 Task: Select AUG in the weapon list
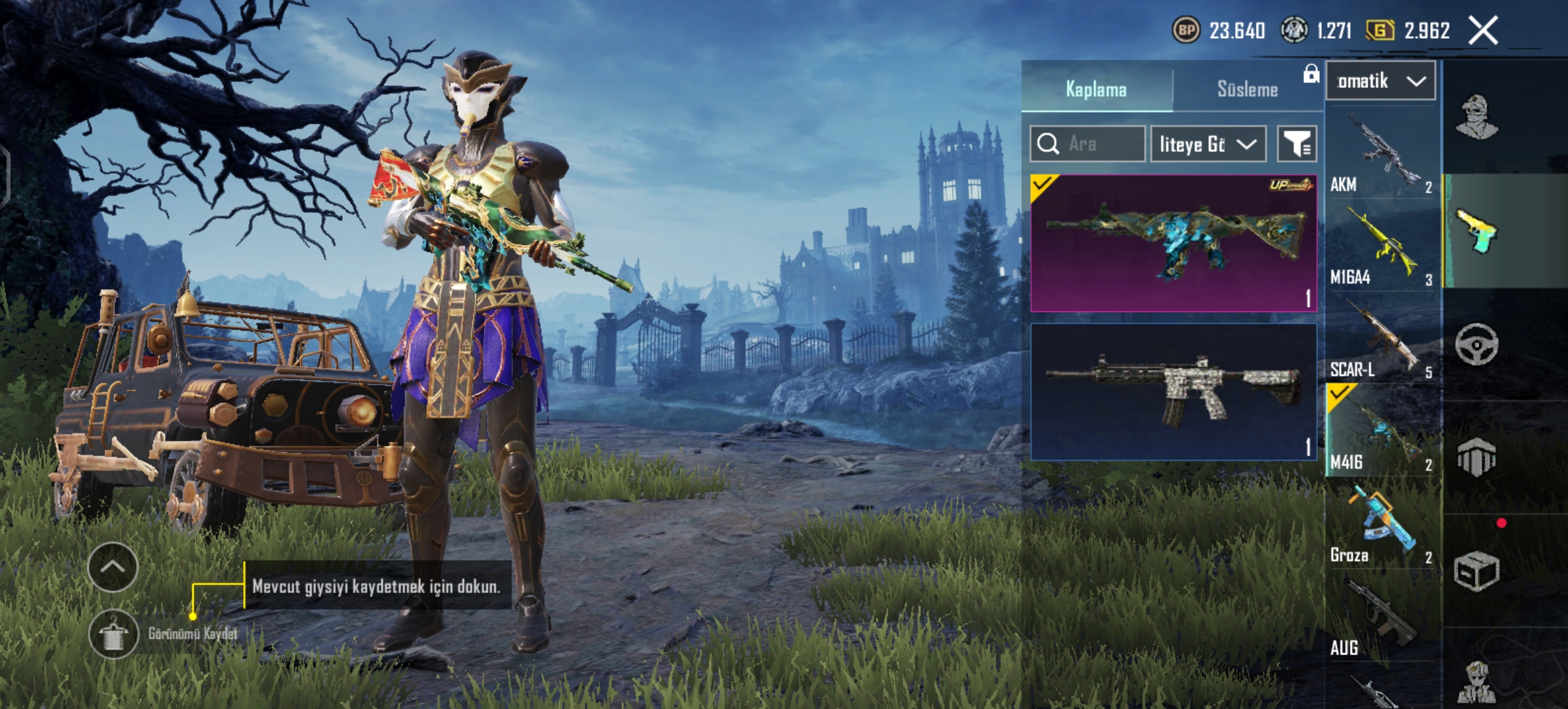[1380, 618]
